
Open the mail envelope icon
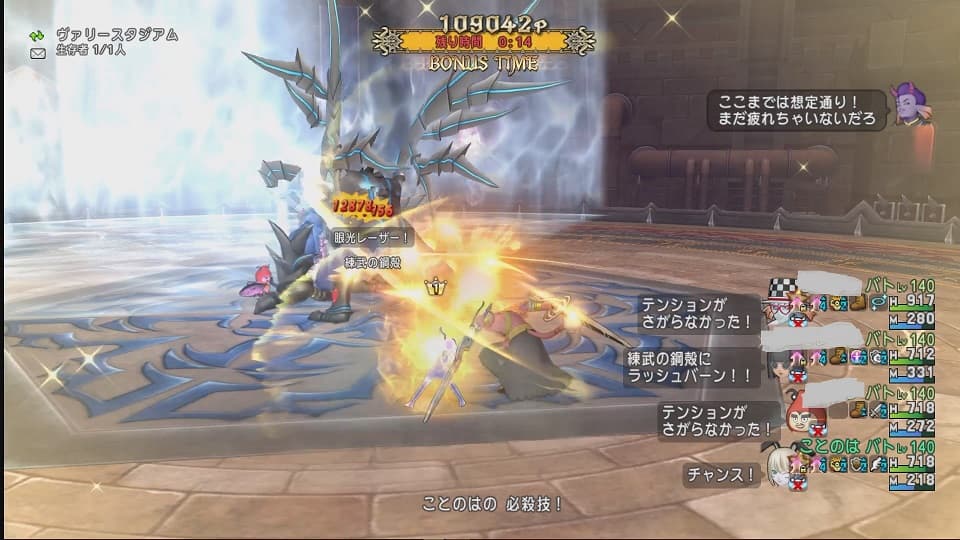coord(38,53)
